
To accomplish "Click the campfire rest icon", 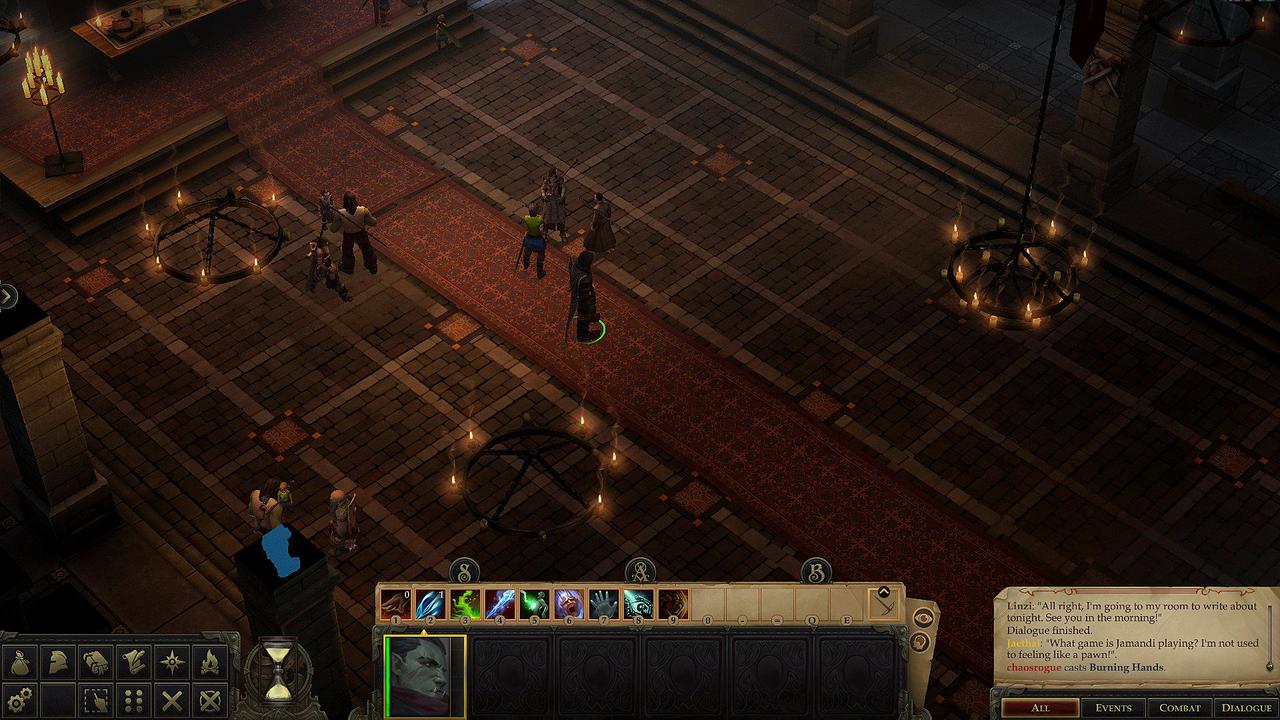I will (210, 661).
